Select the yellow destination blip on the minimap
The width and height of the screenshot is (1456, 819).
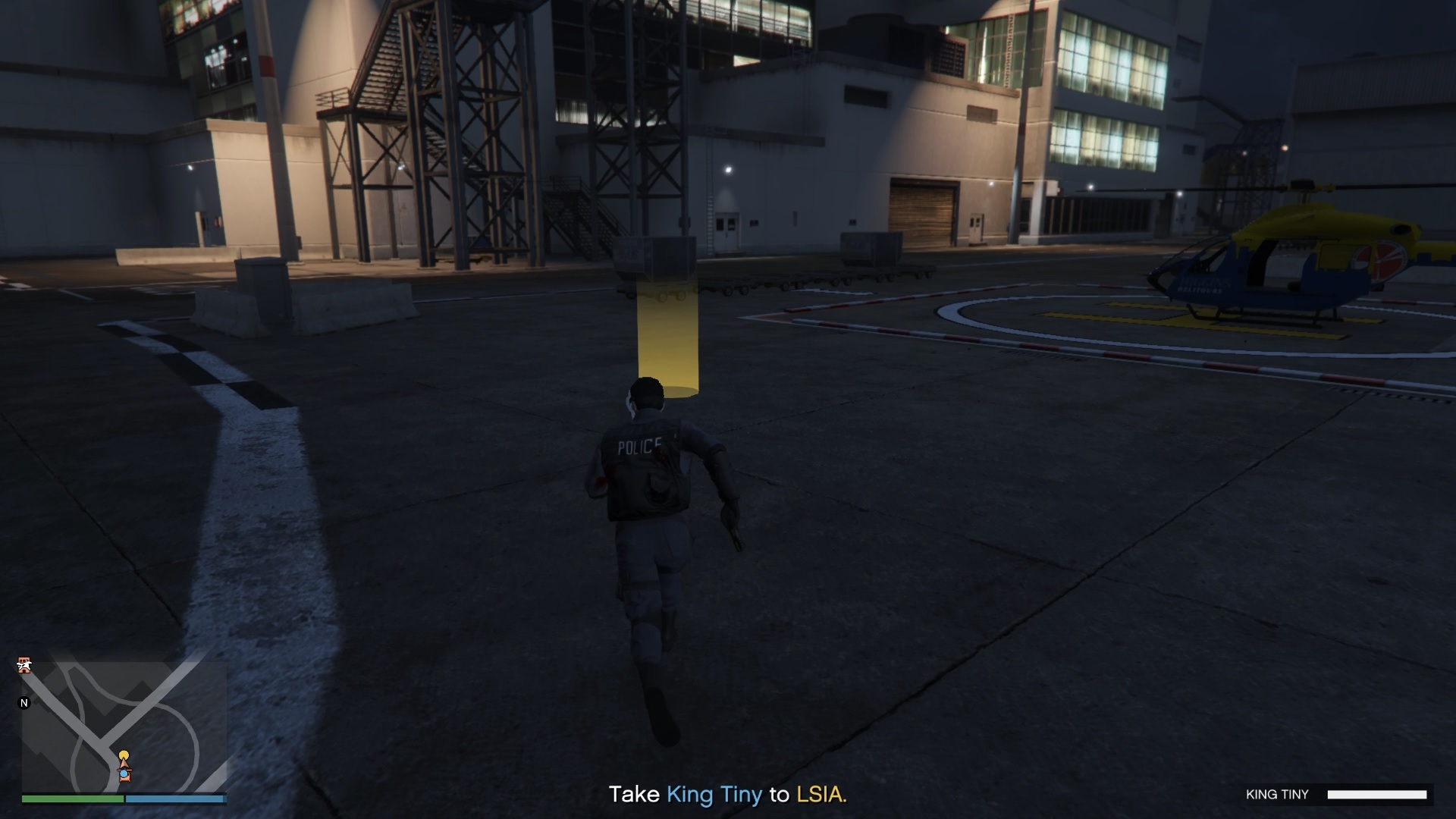coord(124,754)
